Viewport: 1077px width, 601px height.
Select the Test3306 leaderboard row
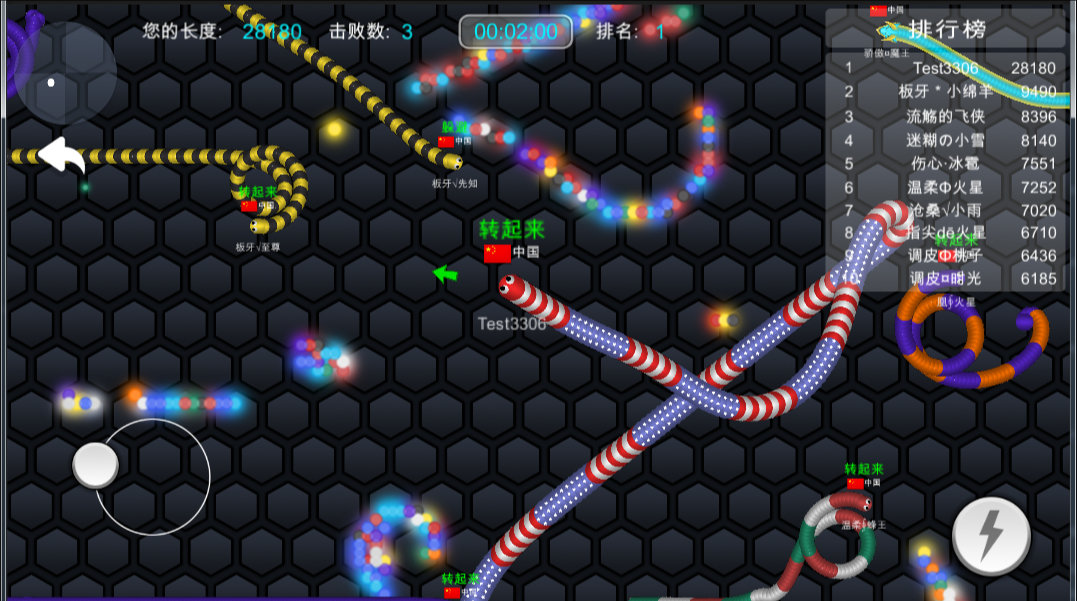tap(946, 68)
